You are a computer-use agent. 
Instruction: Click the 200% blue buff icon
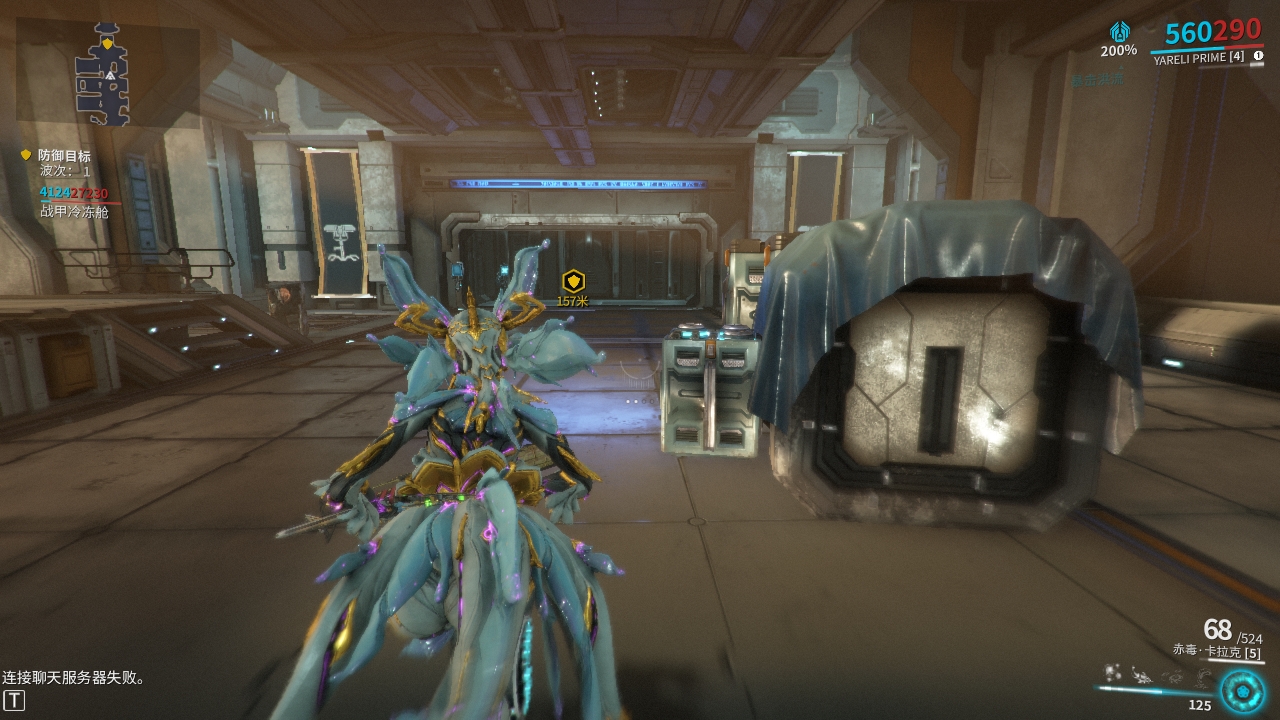point(1119,32)
